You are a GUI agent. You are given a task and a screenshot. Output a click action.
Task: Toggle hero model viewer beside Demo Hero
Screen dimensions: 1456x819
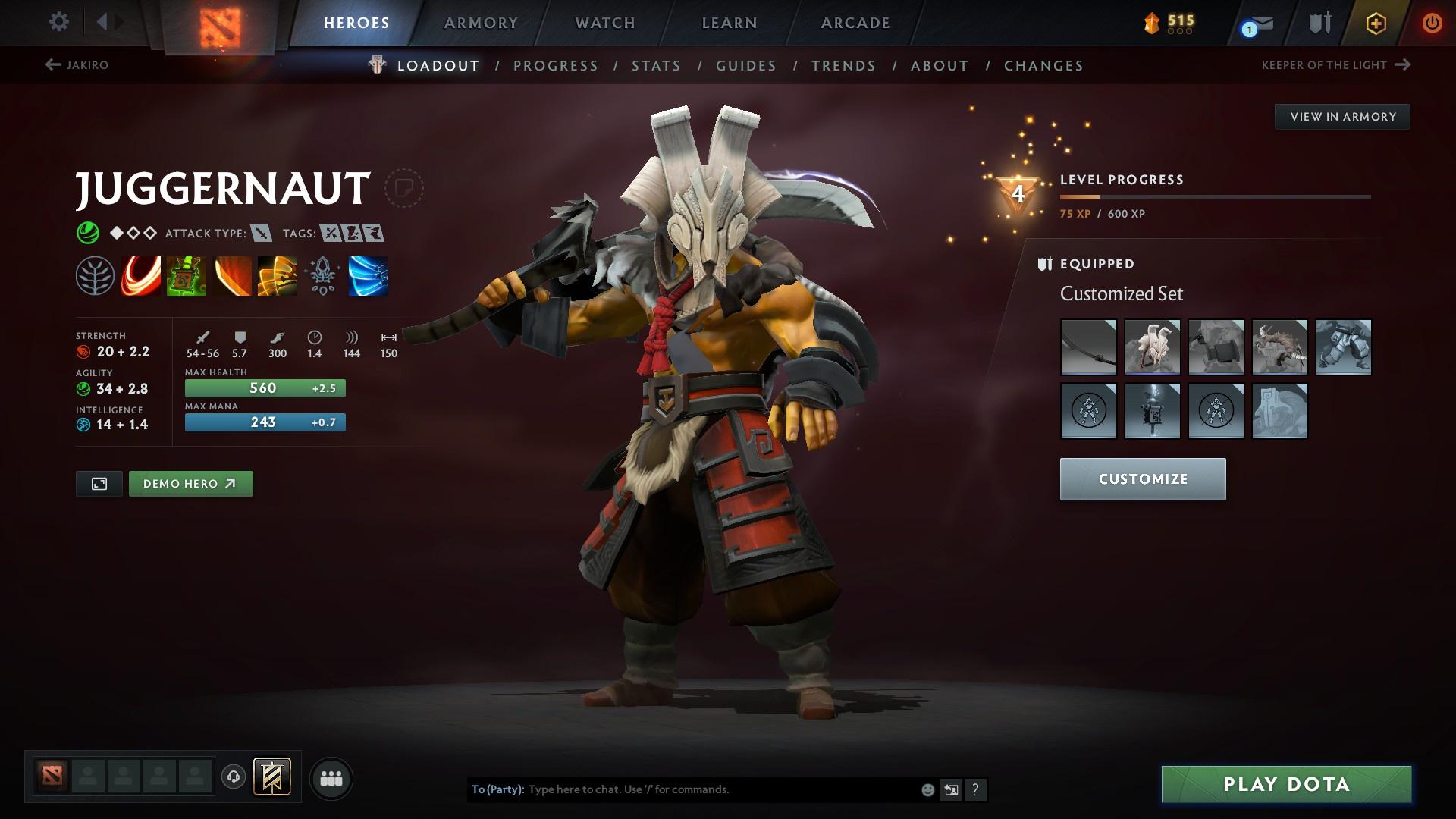tap(99, 483)
